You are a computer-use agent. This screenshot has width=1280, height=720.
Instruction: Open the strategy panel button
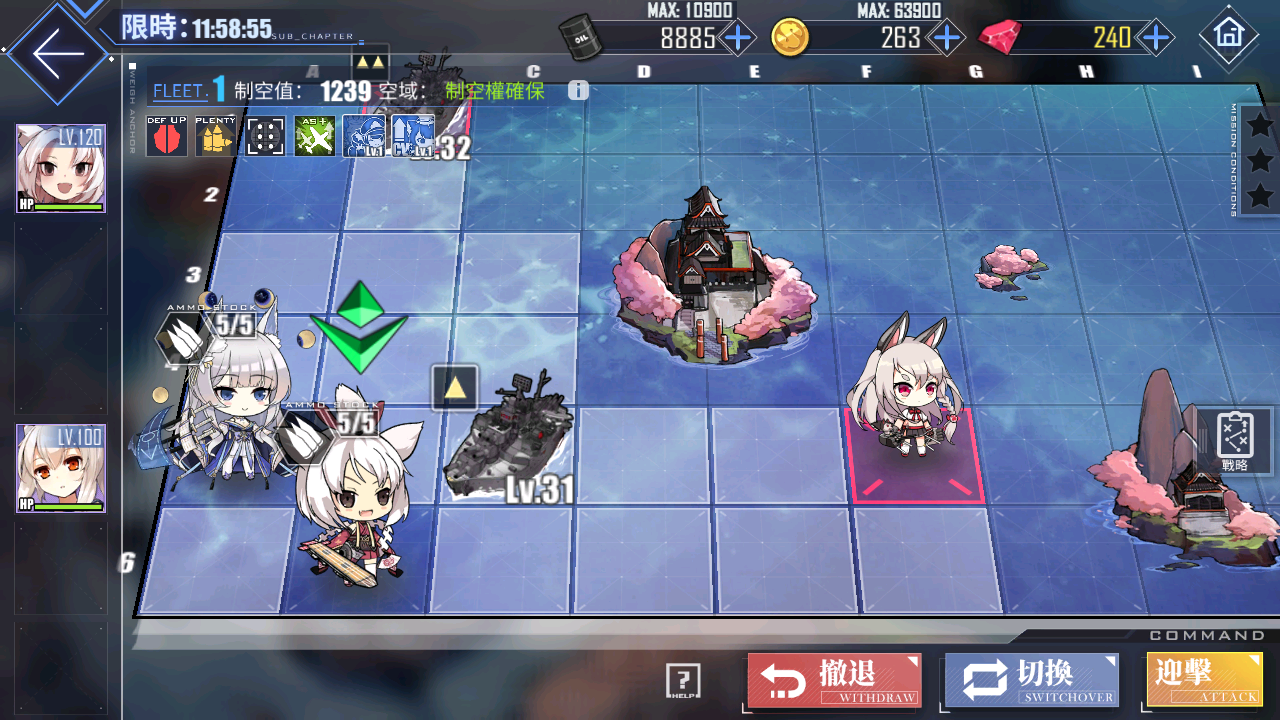pos(1235,441)
